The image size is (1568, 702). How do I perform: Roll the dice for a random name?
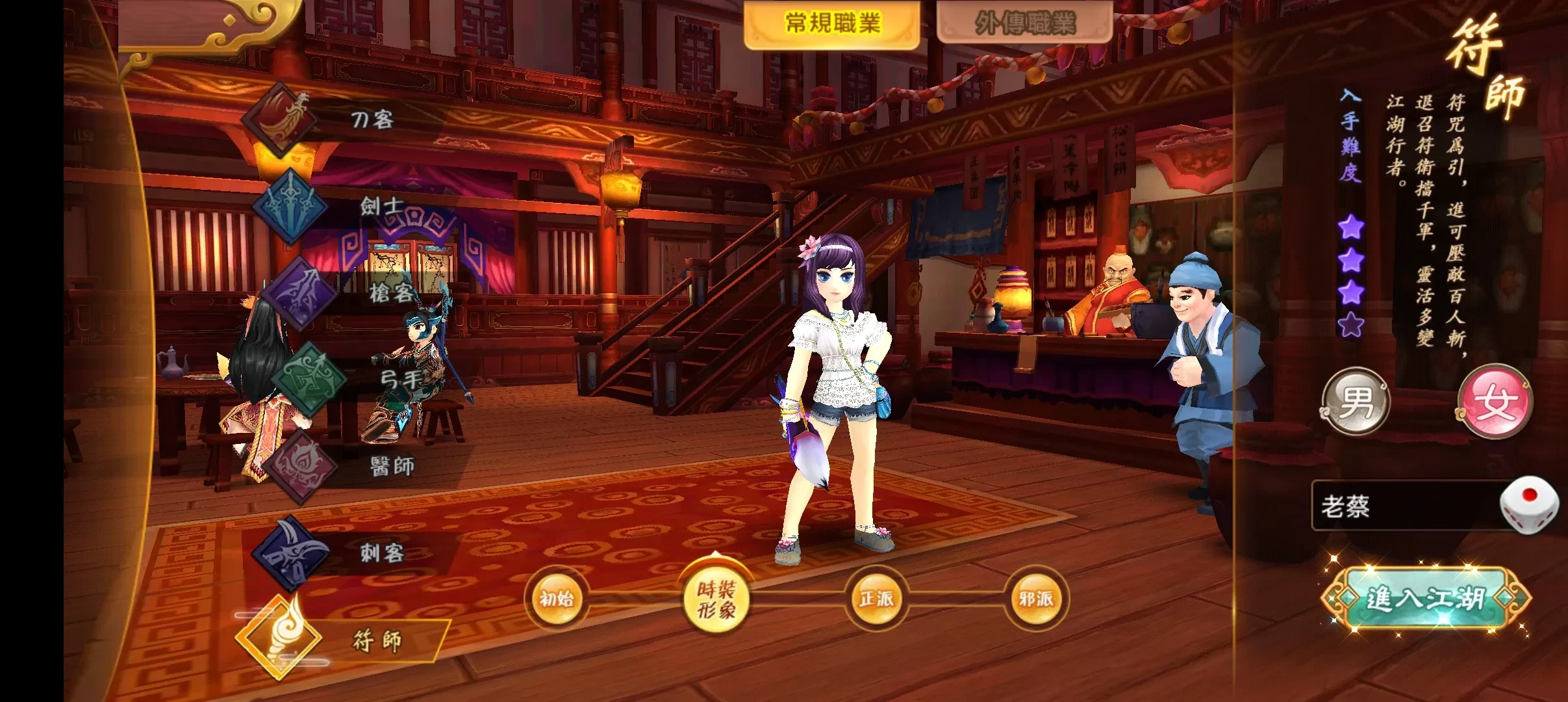pos(1529,505)
